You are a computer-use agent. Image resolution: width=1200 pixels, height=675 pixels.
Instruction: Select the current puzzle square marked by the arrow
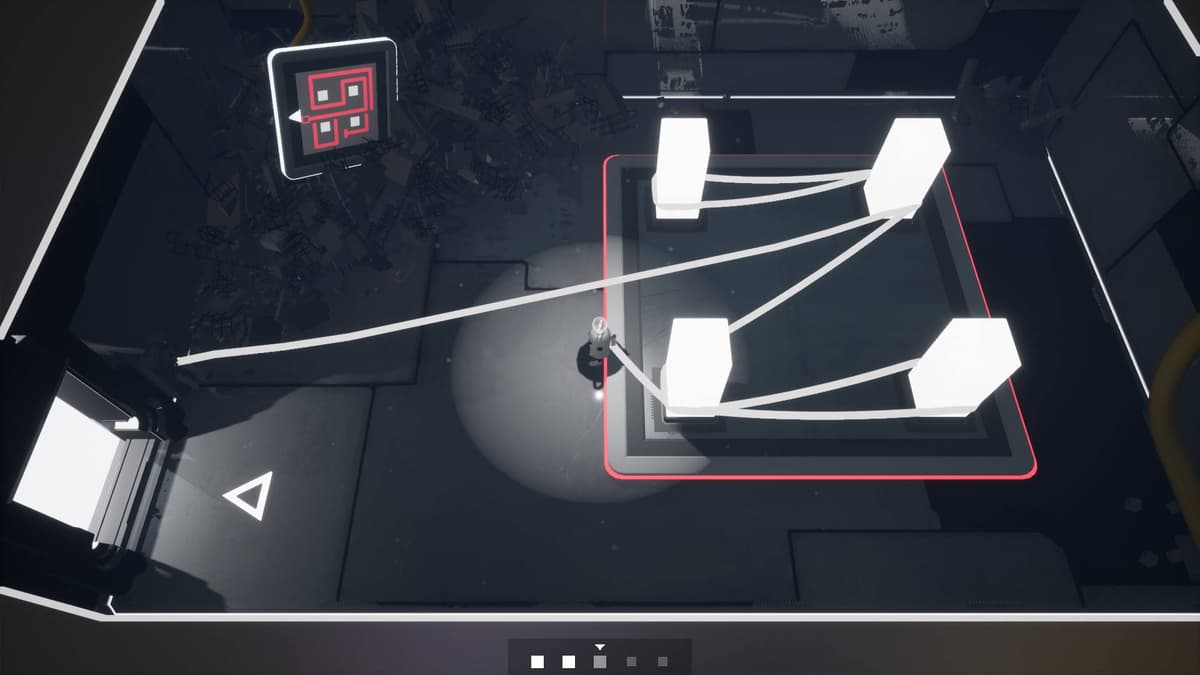click(x=600, y=661)
